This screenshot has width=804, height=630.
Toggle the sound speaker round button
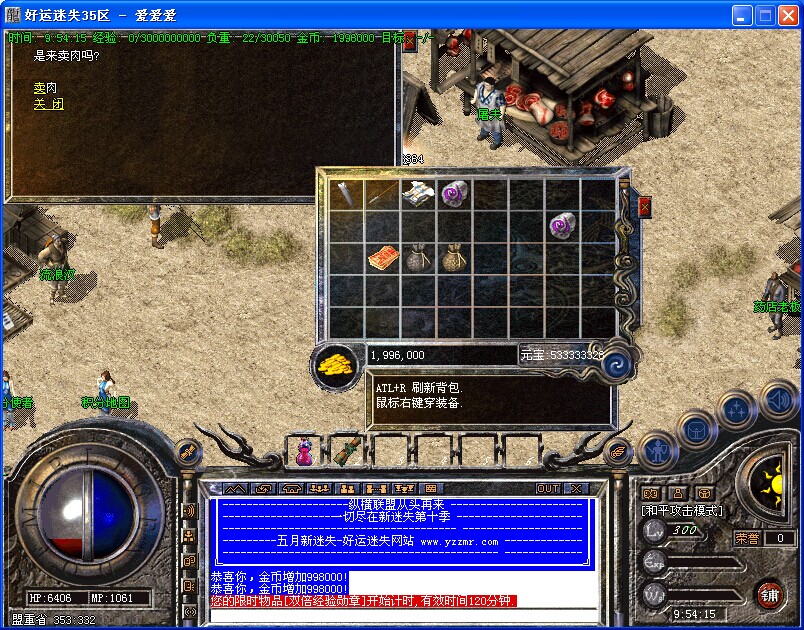point(778,401)
